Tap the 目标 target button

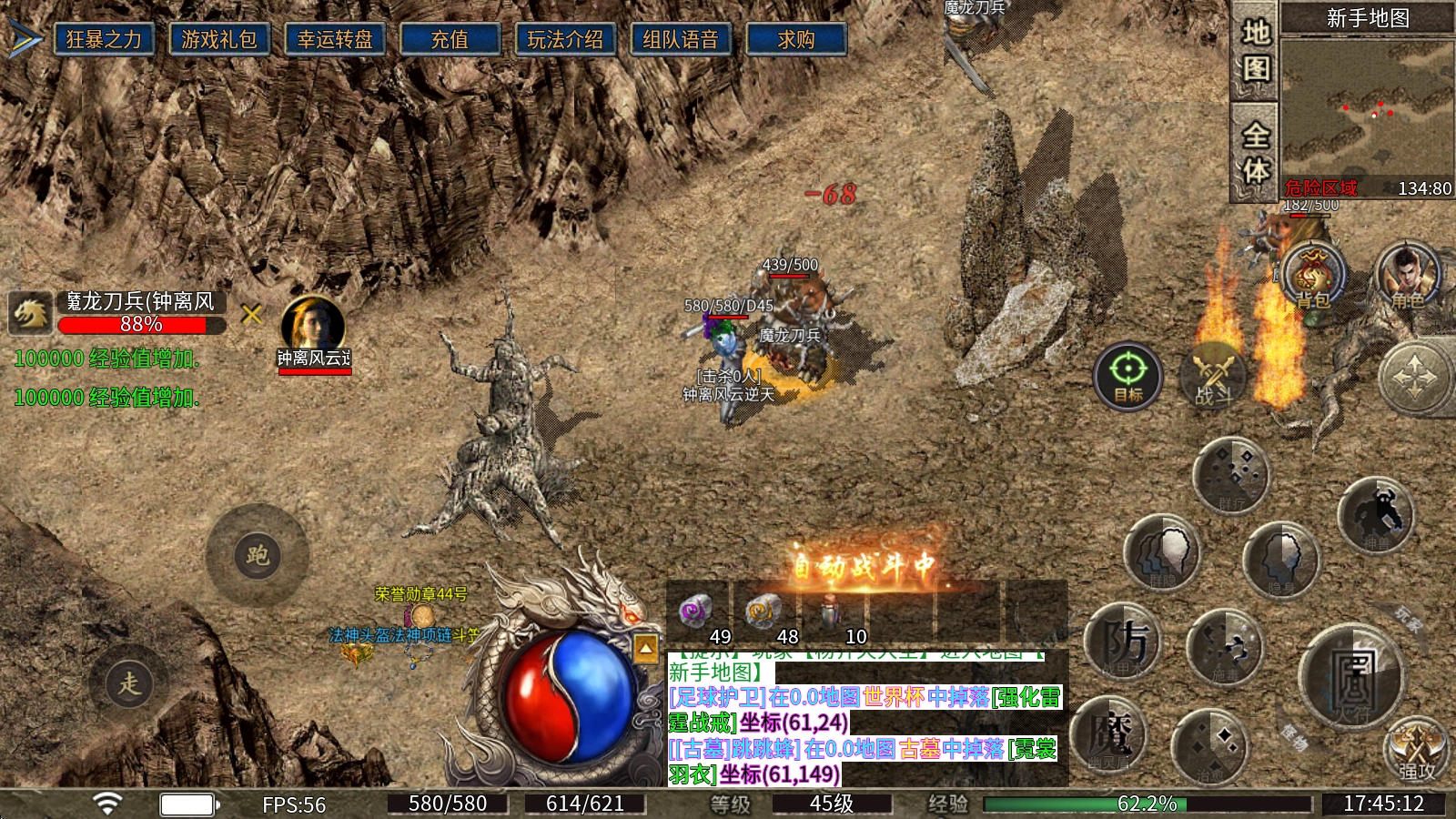click(x=1128, y=376)
